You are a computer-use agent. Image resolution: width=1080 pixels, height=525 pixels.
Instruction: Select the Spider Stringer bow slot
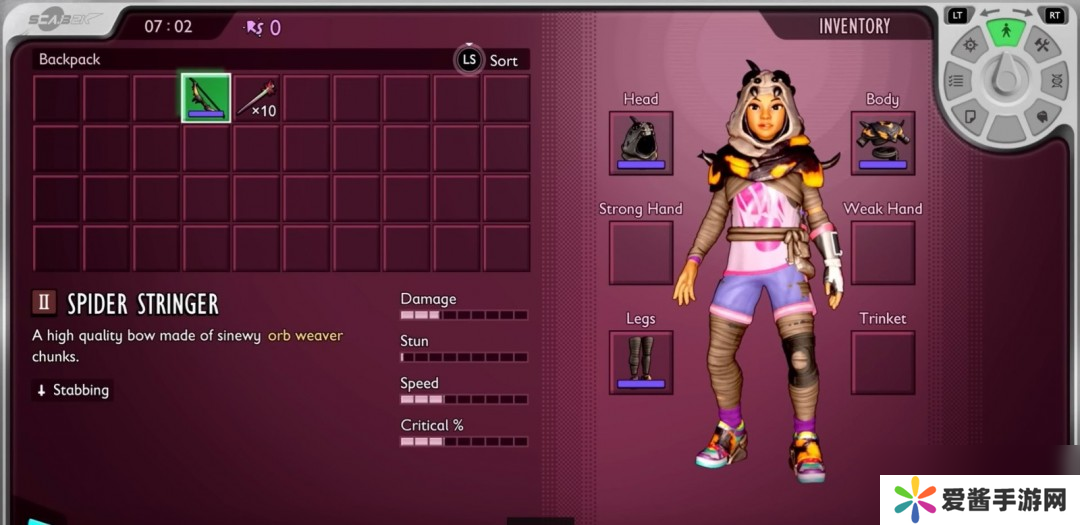coord(206,98)
